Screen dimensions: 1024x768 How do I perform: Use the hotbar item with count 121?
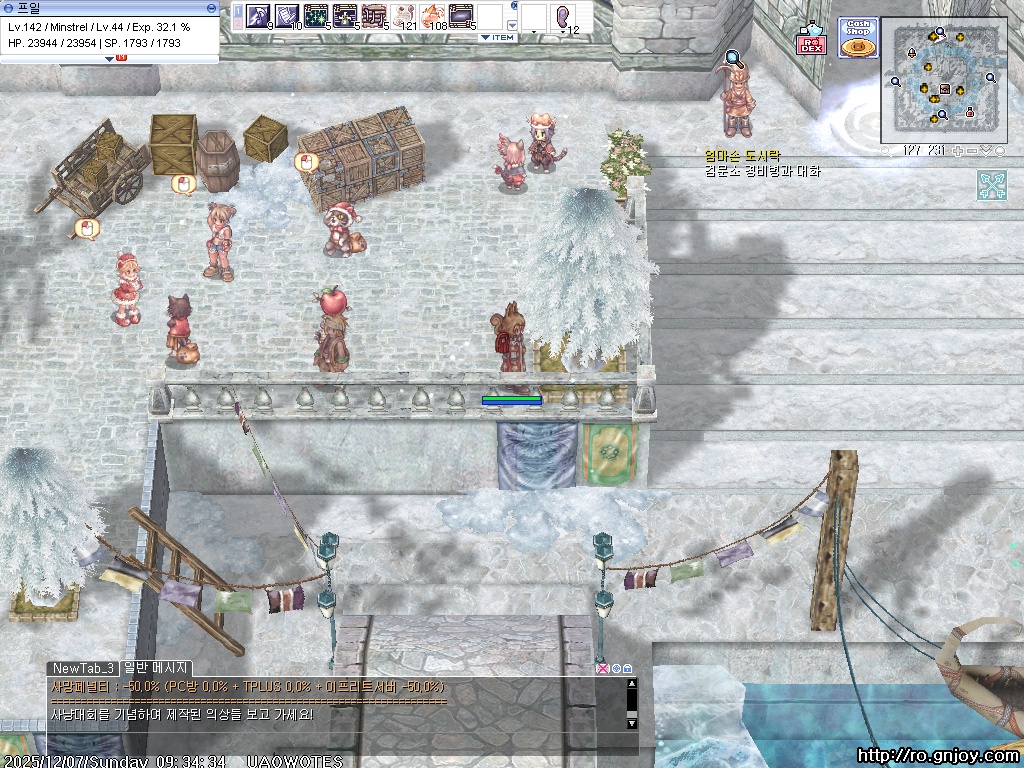(405, 16)
